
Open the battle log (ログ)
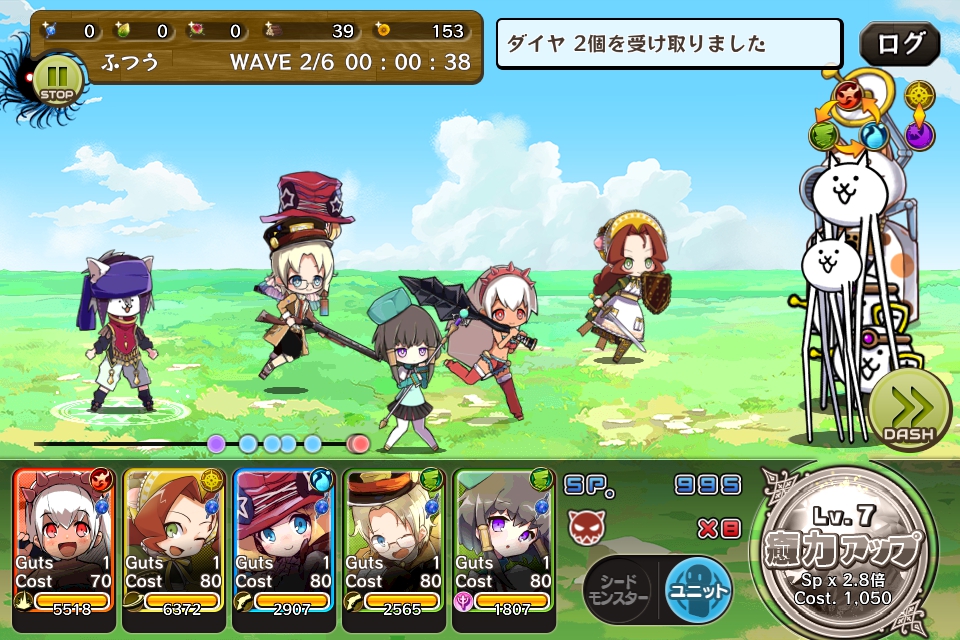tap(899, 45)
